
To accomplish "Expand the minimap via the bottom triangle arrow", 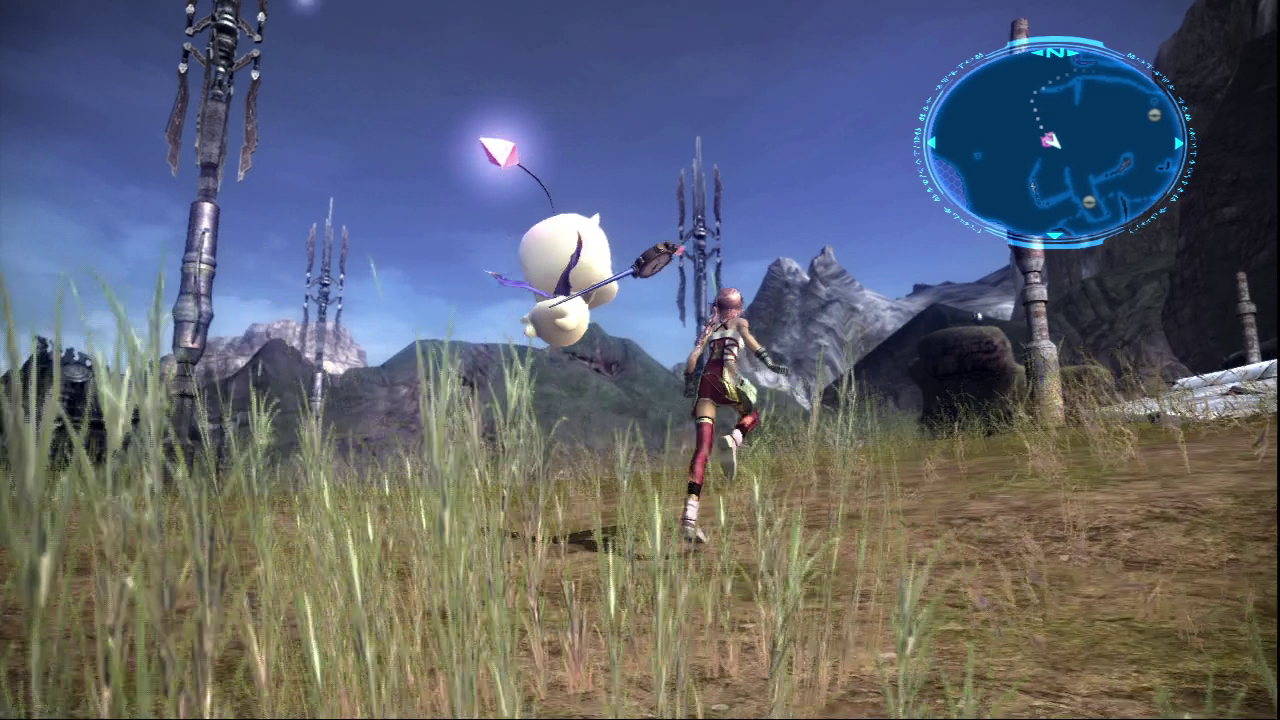I will [1055, 234].
